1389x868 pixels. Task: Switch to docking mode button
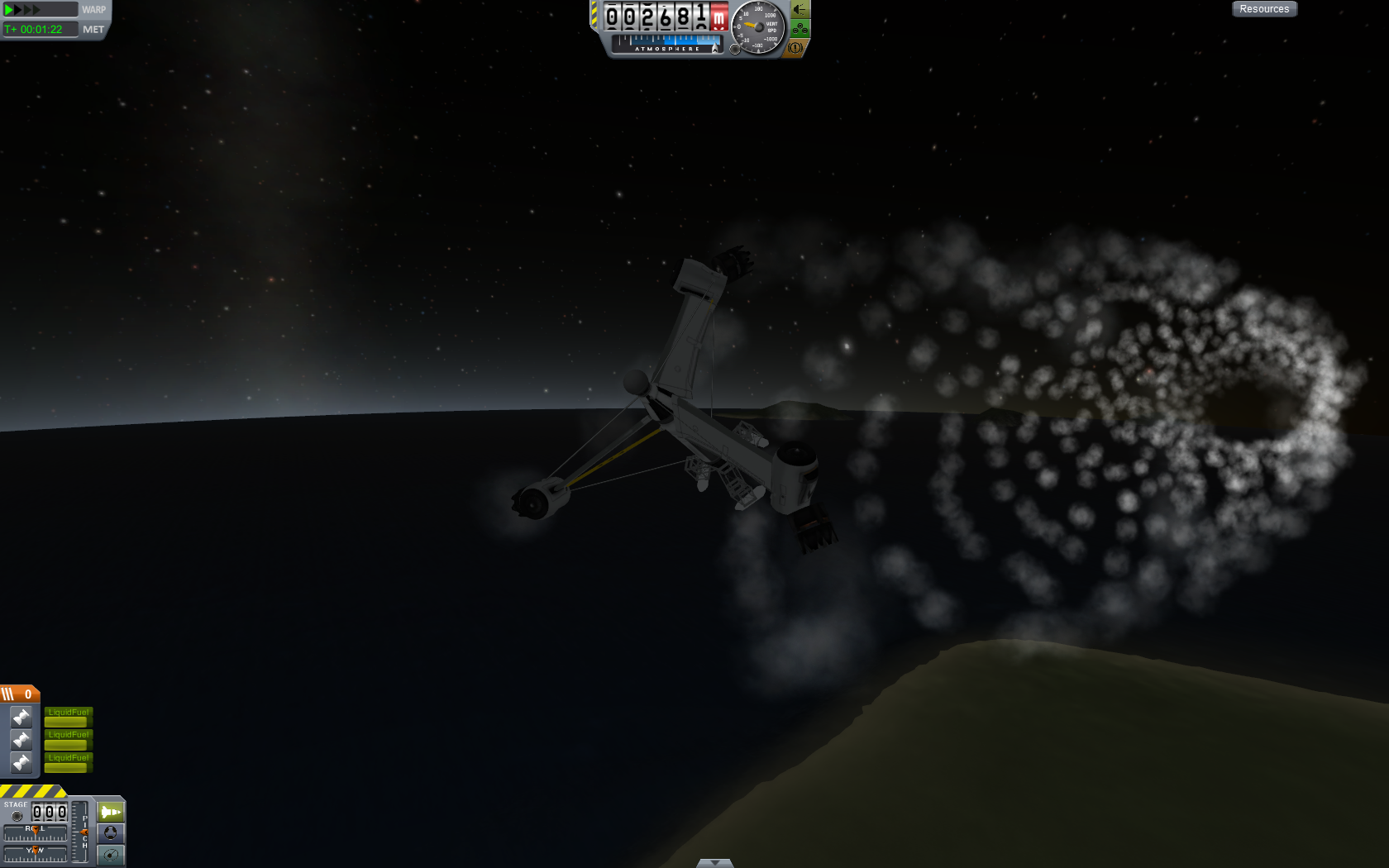click(111, 832)
